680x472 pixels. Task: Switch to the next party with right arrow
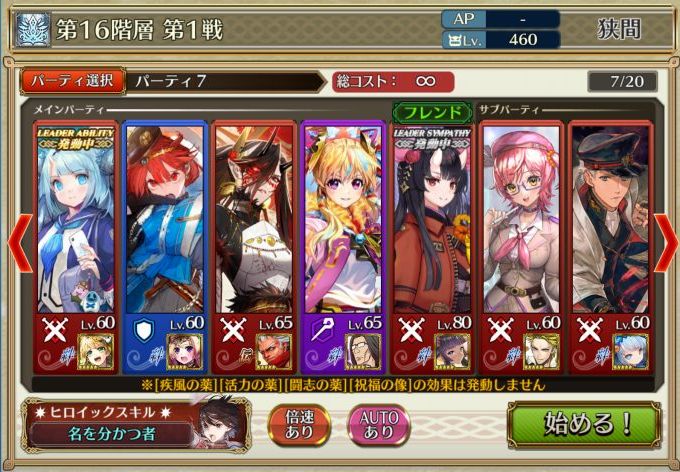click(x=666, y=246)
